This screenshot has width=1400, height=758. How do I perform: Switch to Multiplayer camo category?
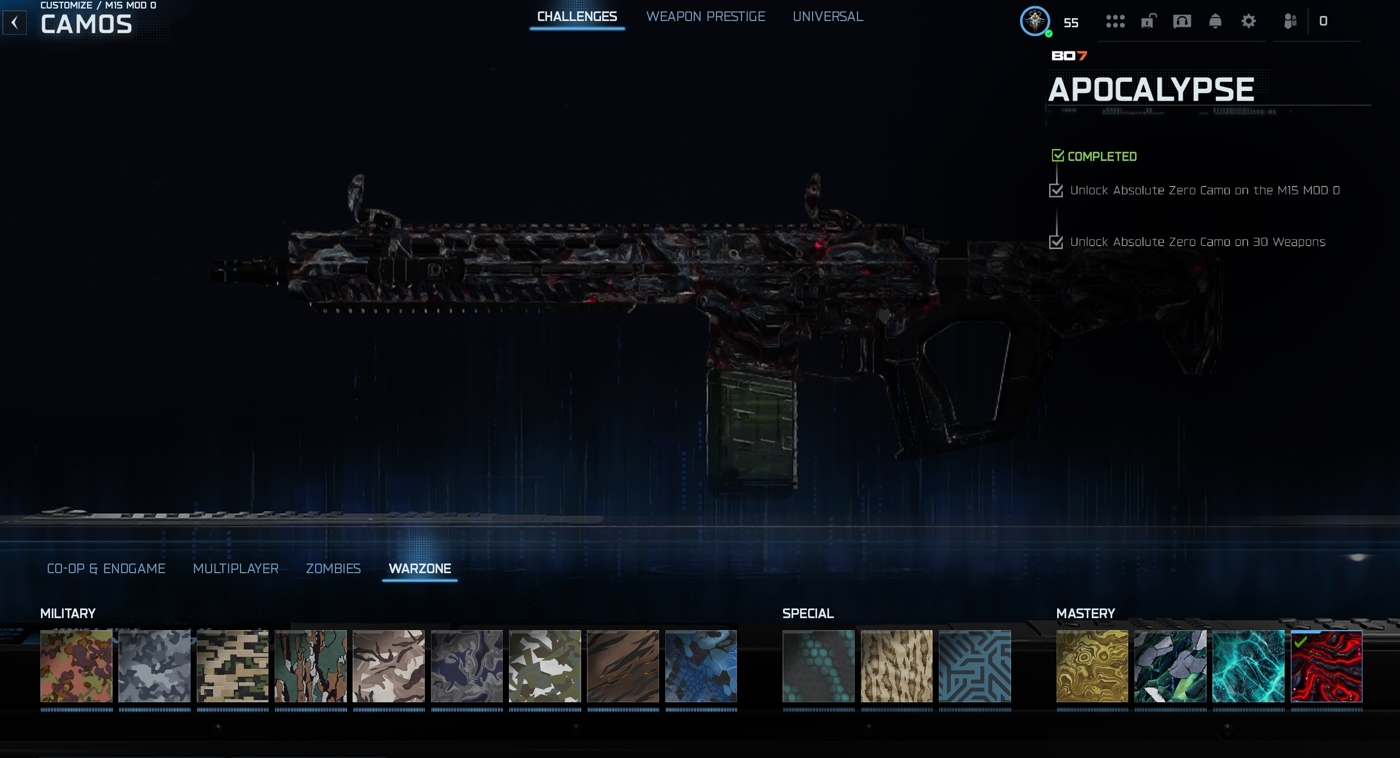click(236, 568)
